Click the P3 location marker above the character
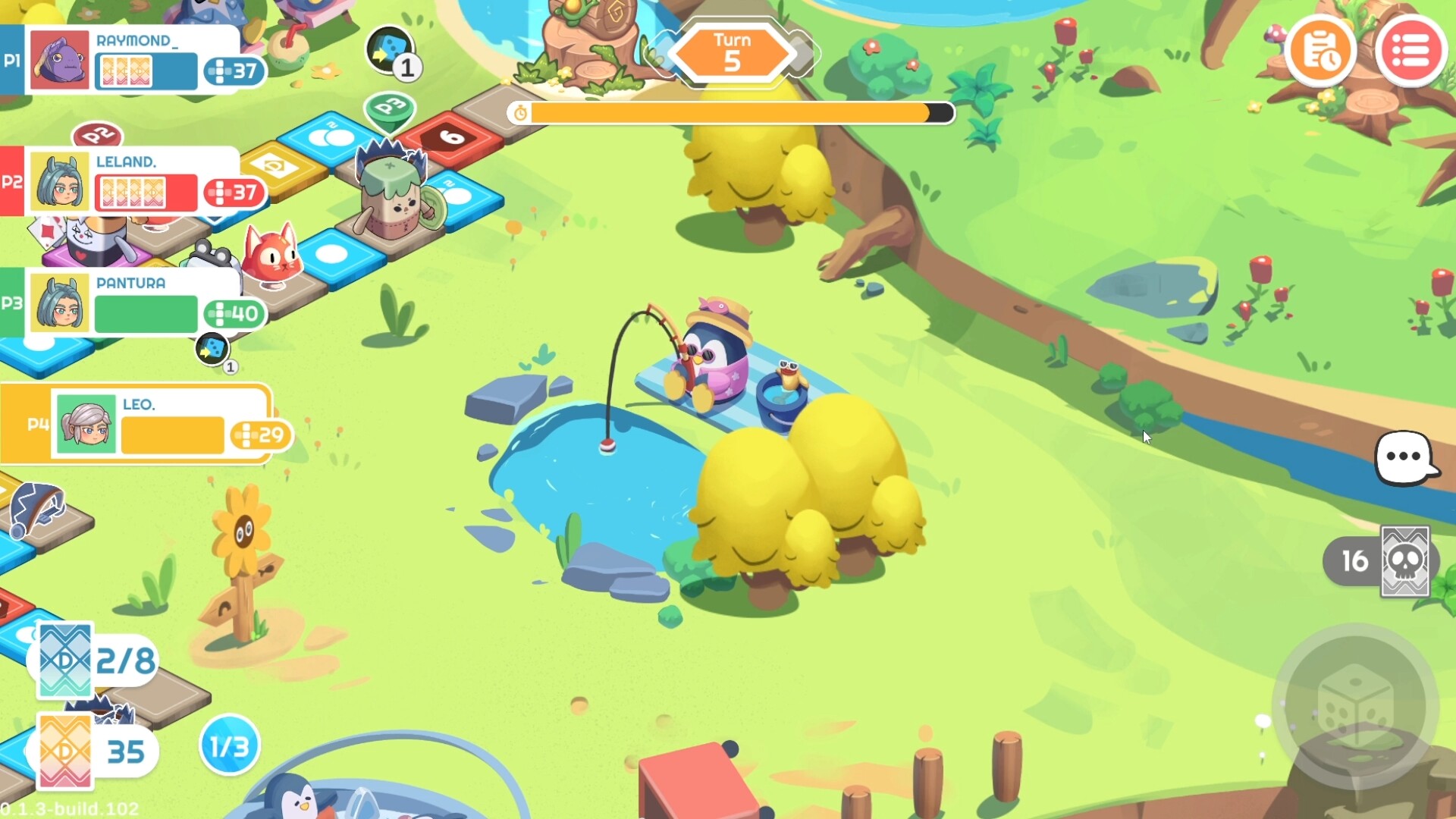Viewport: 1456px width, 819px height. point(389,109)
